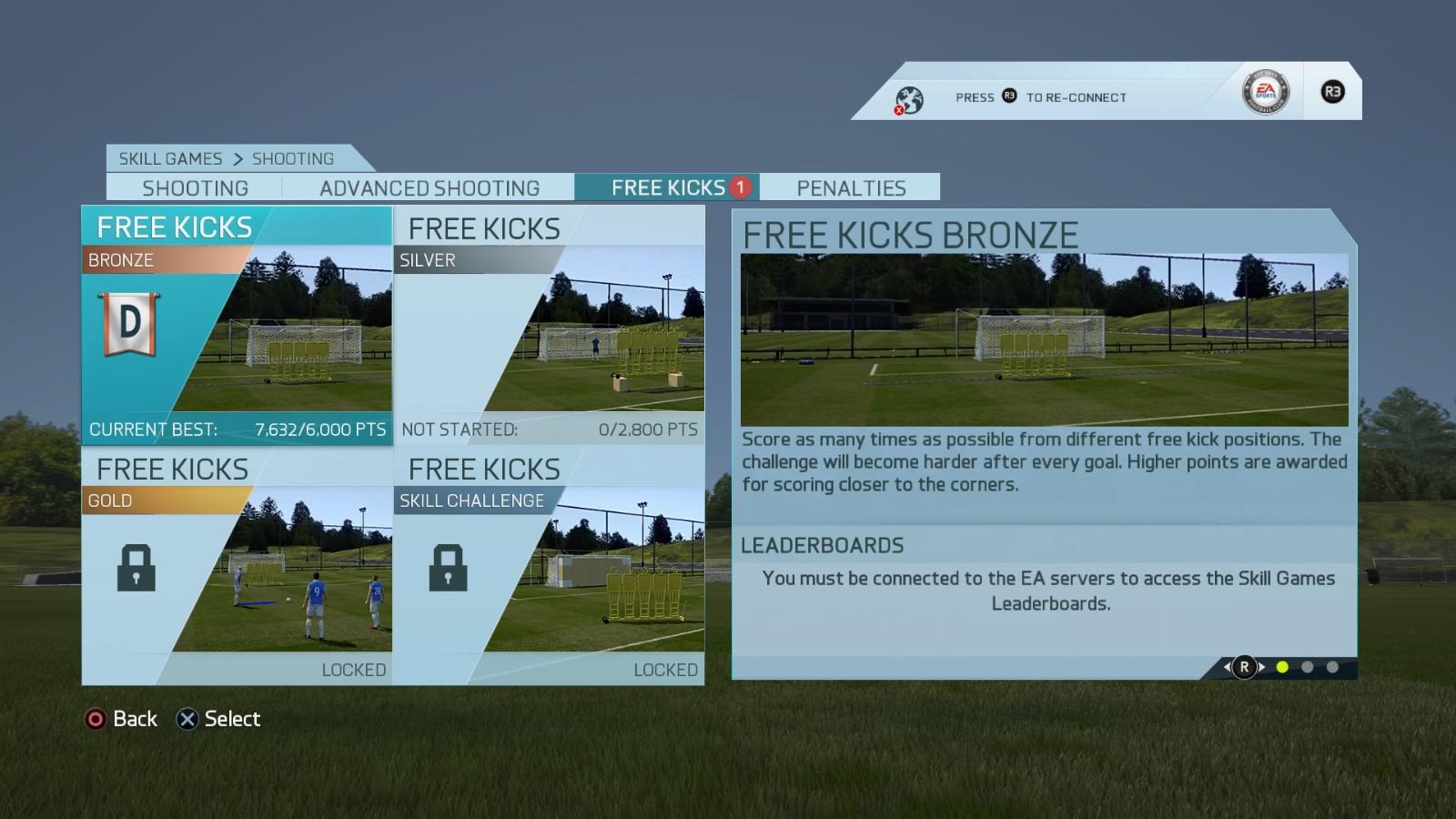Image resolution: width=1456 pixels, height=819 pixels.
Task: Pick the locked Free Kicks Gold tile
Action: 237,566
